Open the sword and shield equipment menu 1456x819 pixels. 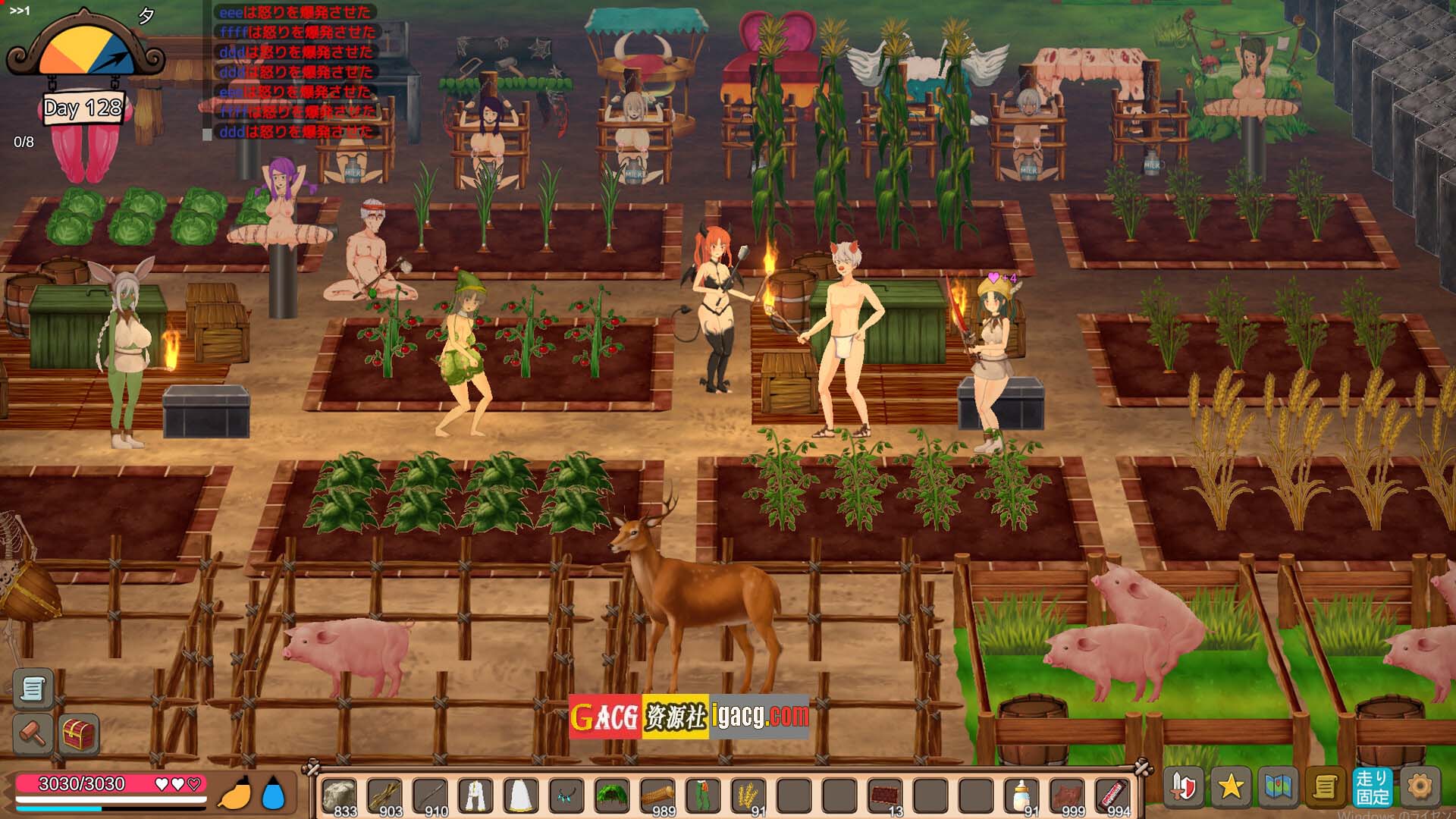[x=1184, y=786]
